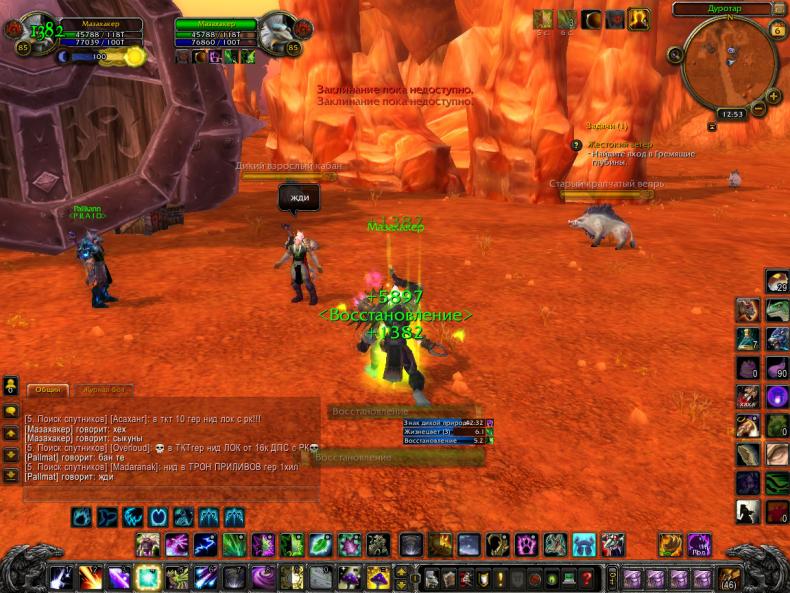Open the Журнал боя combat log tab
Image resolution: width=790 pixels, height=593 pixels.
click(x=104, y=390)
